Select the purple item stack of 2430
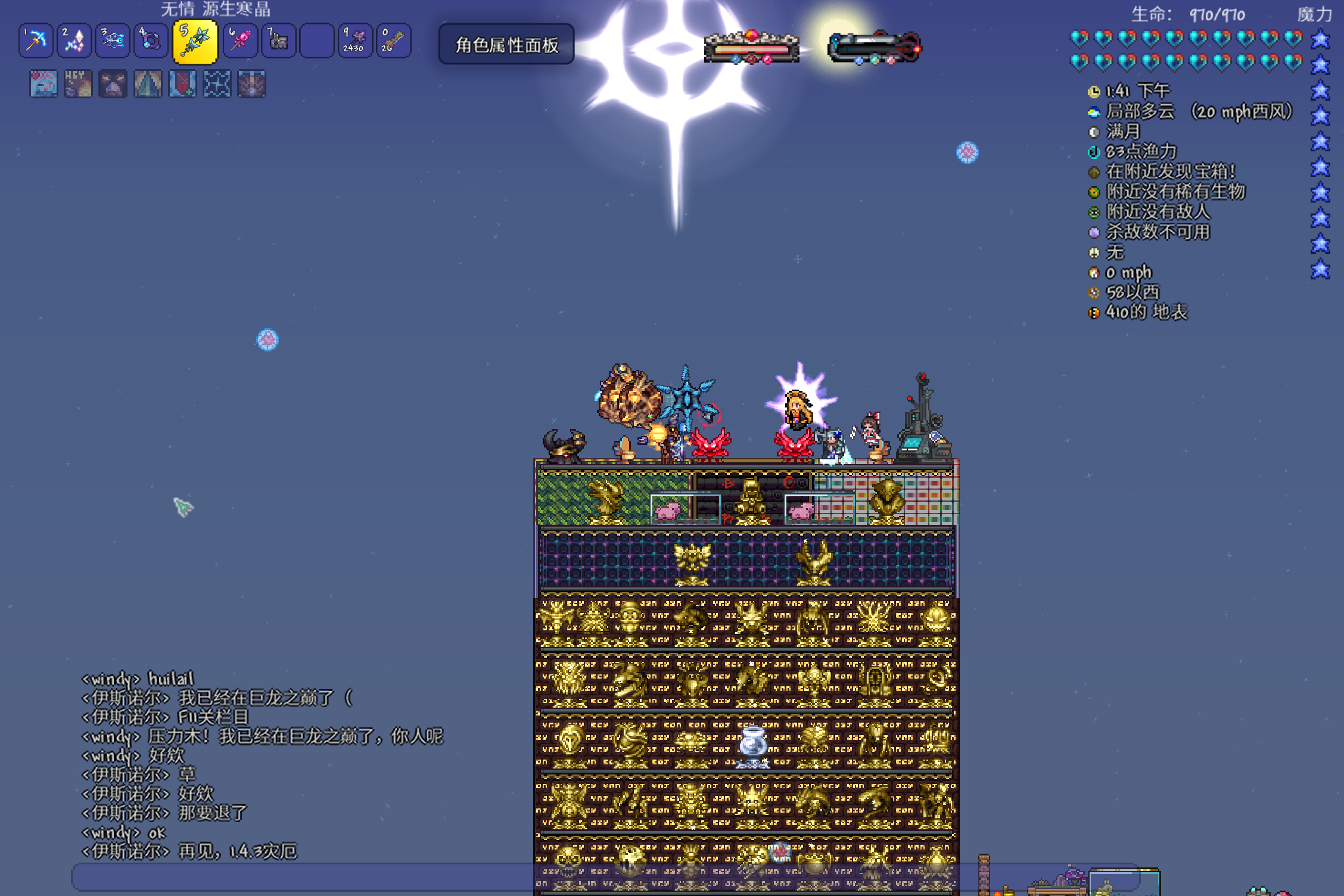1344x896 pixels. coord(355,41)
